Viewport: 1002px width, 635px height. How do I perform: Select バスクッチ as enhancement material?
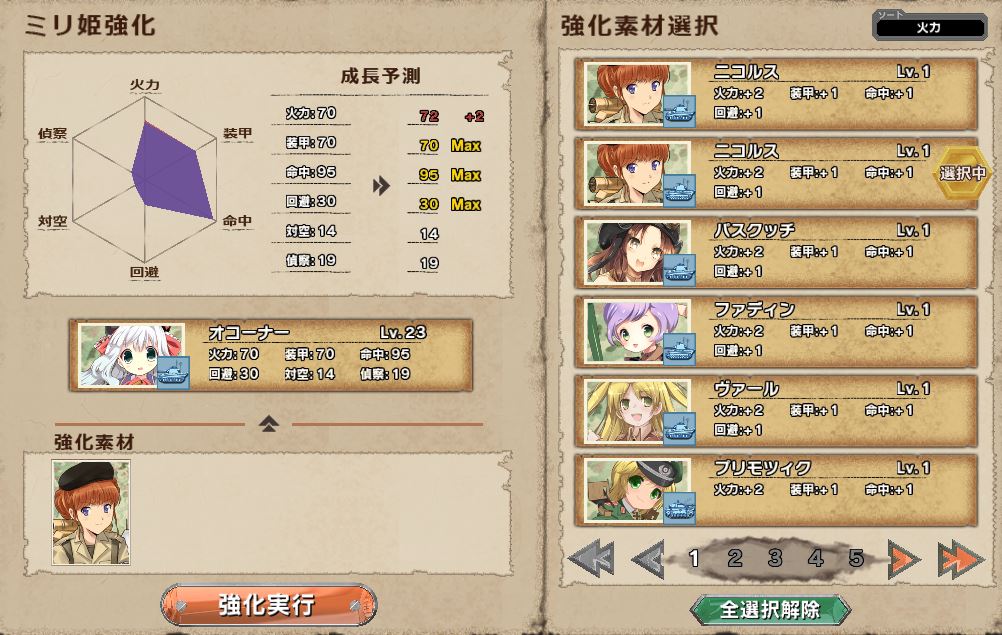(x=776, y=251)
